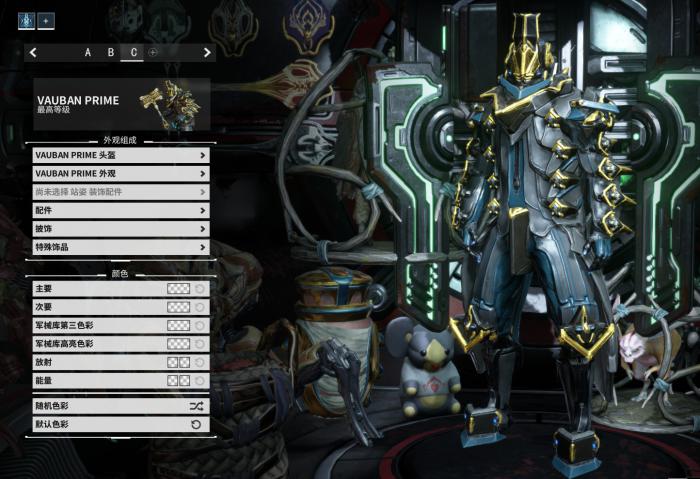Click the plus icon beside config C

pyautogui.click(x=153, y=52)
